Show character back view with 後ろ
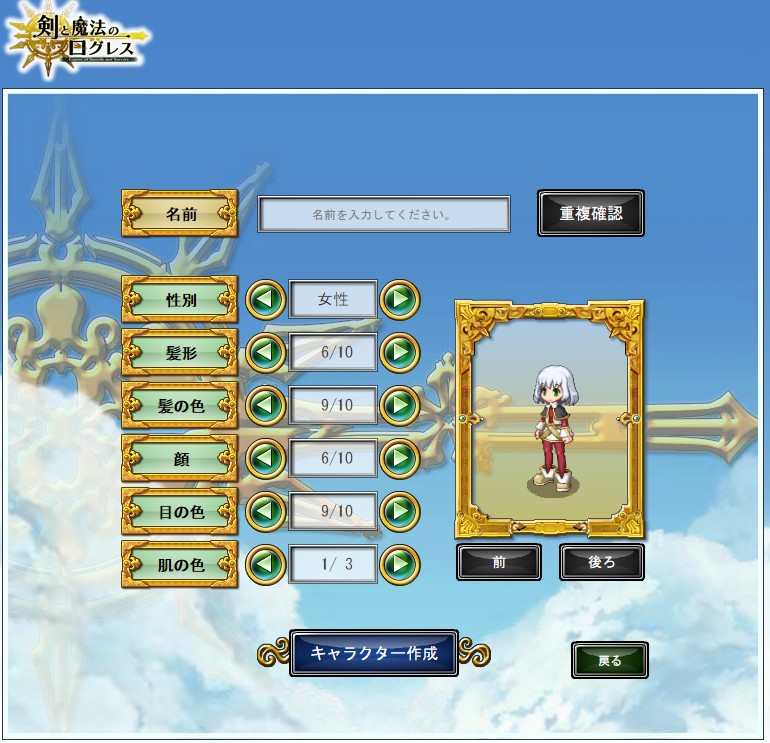Screen dimensions: 770x743 [601, 562]
